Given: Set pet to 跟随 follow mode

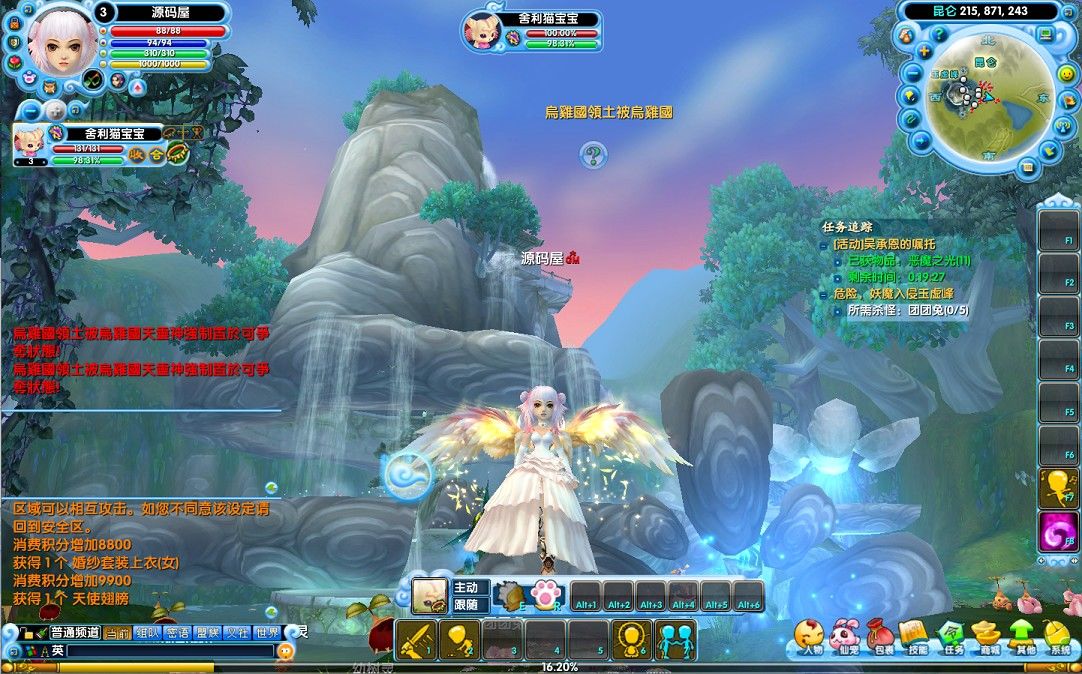Looking at the screenshot, I should click(468, 604).
